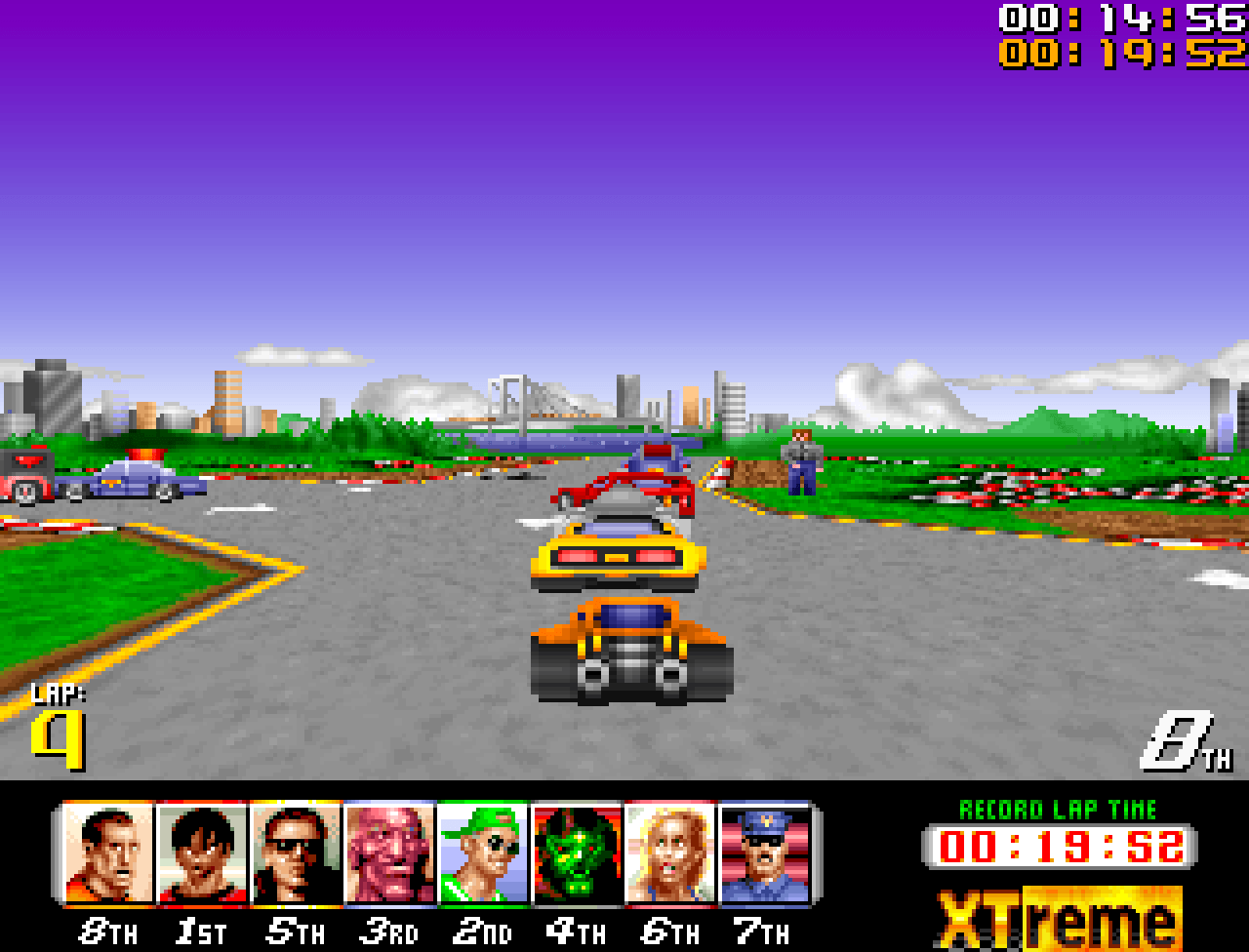Click the police officer racer portrait
1249x952 pixels.
(x=765, y=853)
